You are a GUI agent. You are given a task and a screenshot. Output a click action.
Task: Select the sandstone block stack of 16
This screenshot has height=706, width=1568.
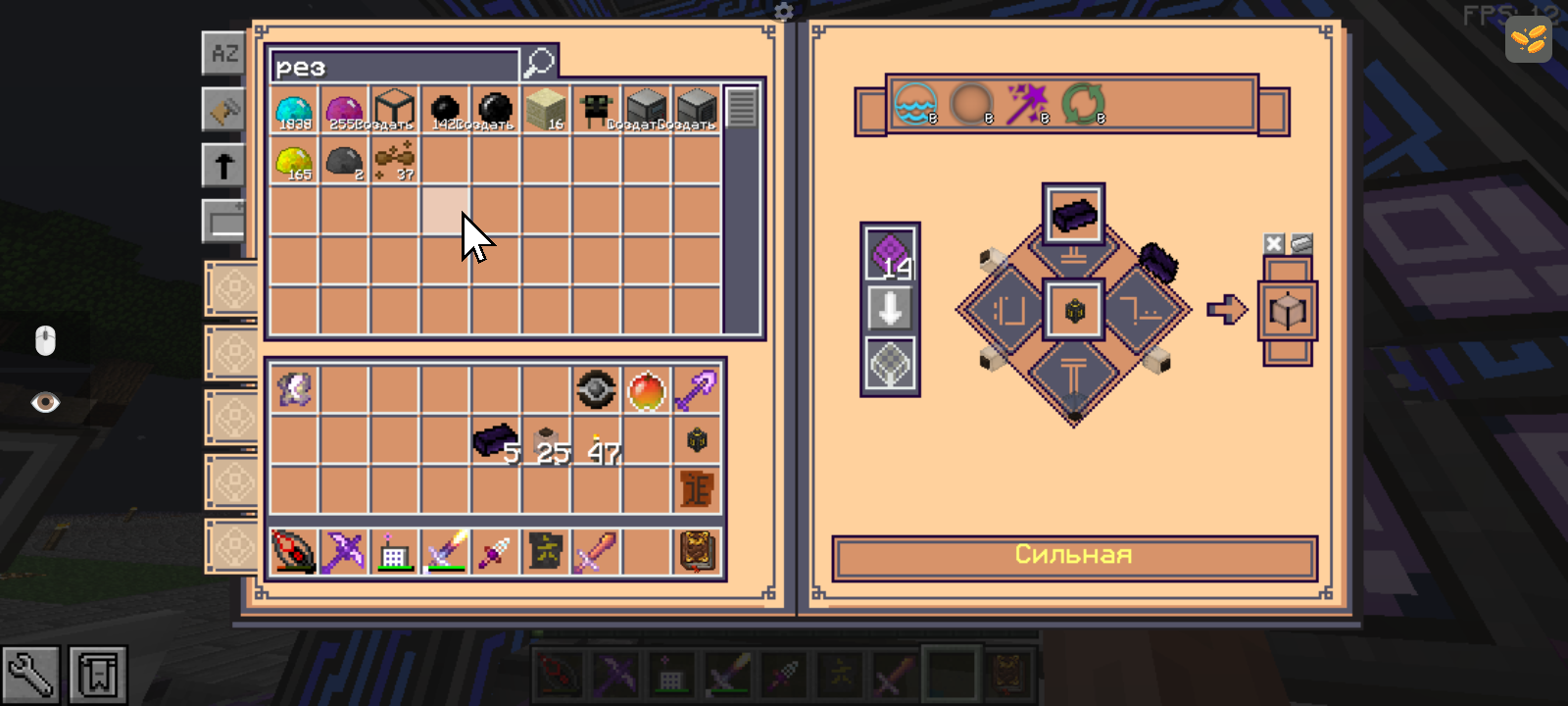545,110
